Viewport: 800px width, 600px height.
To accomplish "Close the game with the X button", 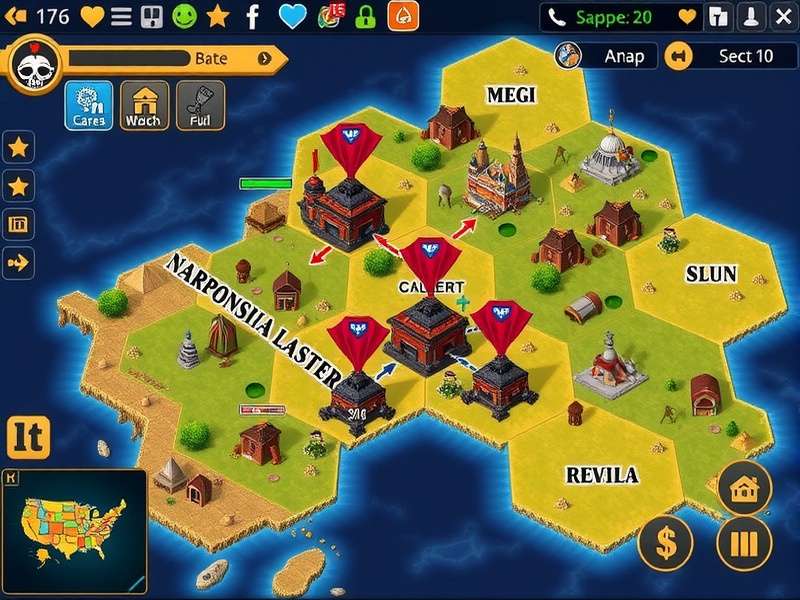I will point(780,16).
